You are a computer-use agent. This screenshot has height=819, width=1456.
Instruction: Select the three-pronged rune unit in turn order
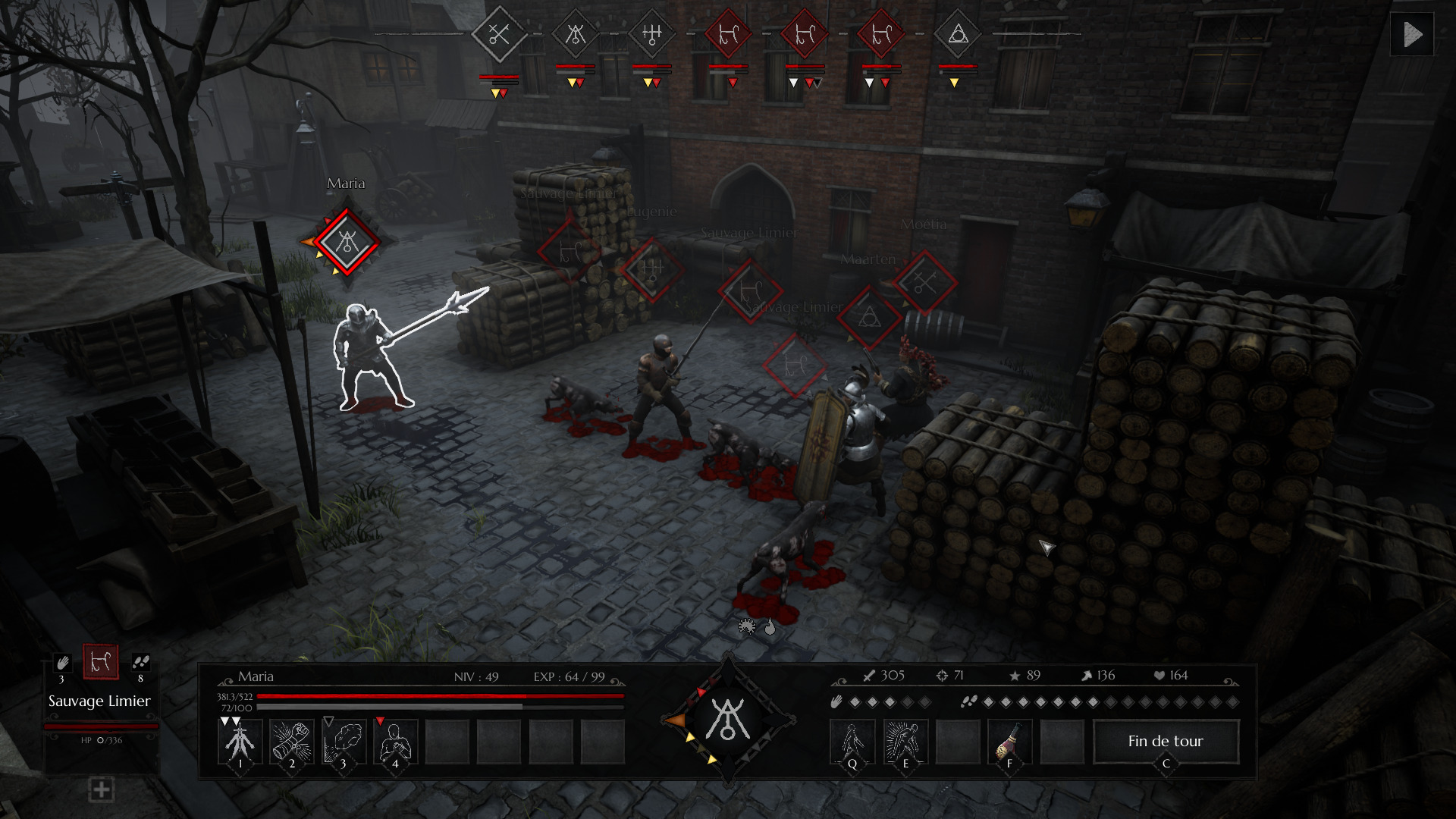click(652, 34)
